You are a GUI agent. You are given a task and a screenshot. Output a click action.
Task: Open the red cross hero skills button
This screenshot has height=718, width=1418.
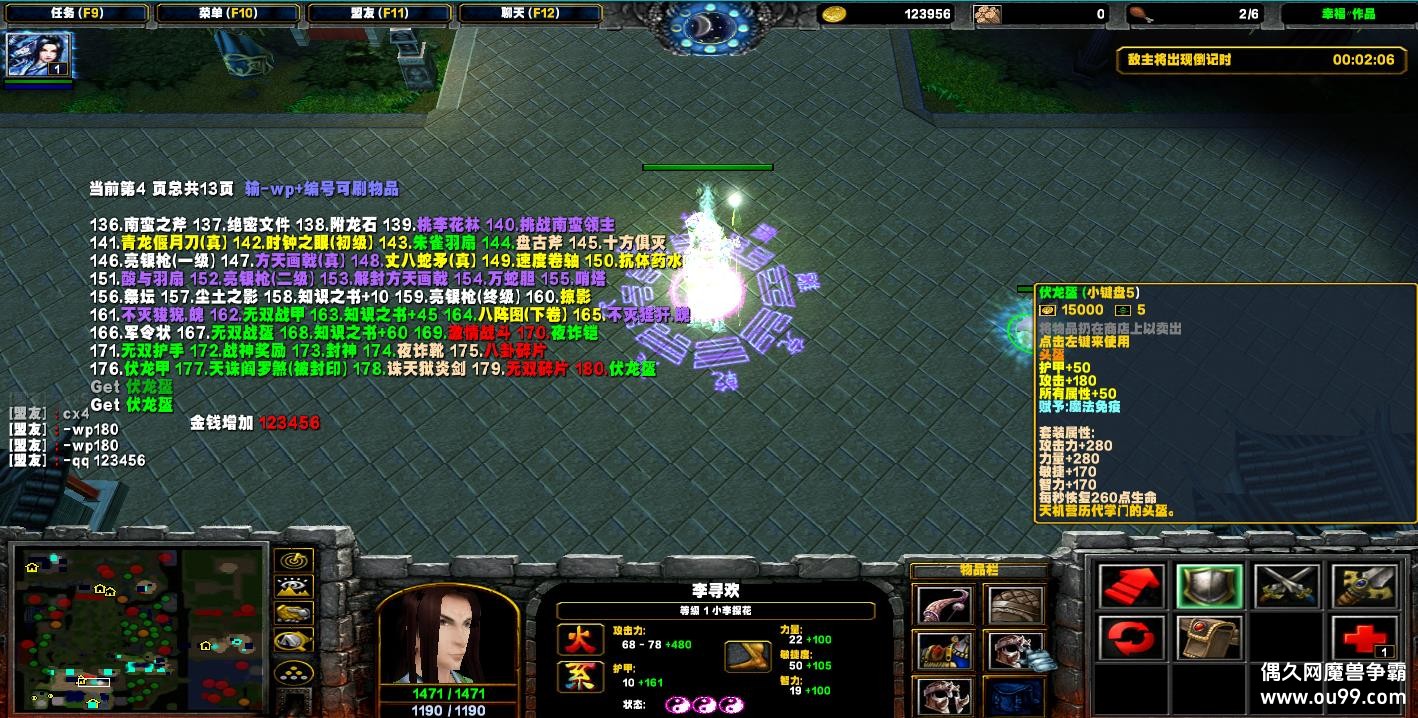point(1364,638)
